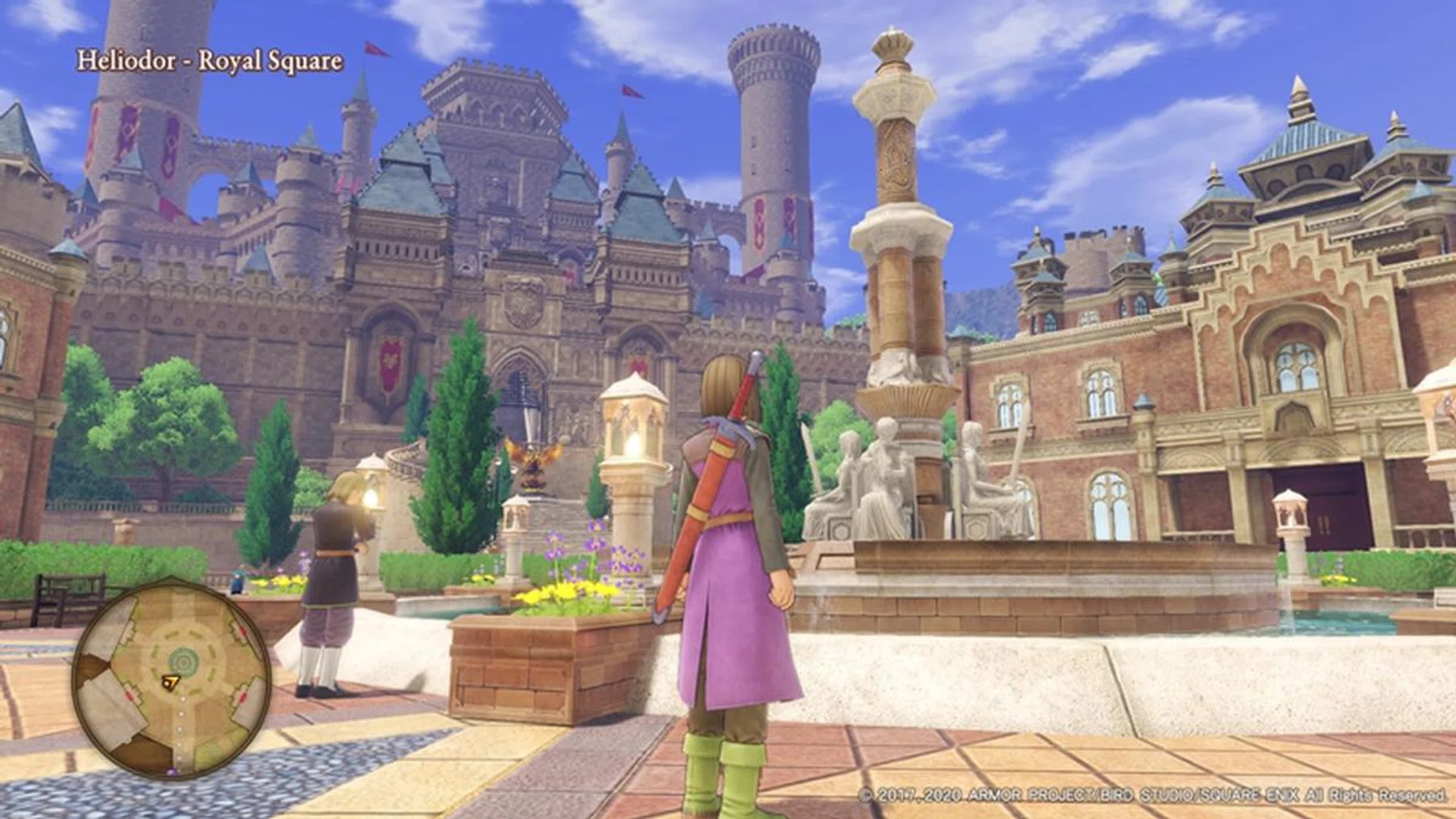Screen dimensions: 1456x819
Task: Click the castle's main entrance gate
Action: 523,402
